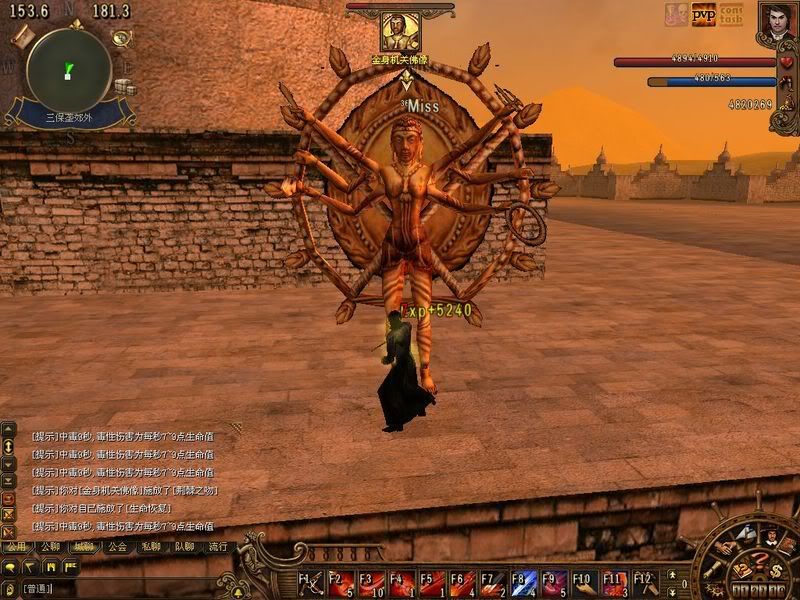Image resolution: width=800 pixels, height=600 pixels.
Task: Switch to the 私聊 private chat tab
Action: point(151,547)
